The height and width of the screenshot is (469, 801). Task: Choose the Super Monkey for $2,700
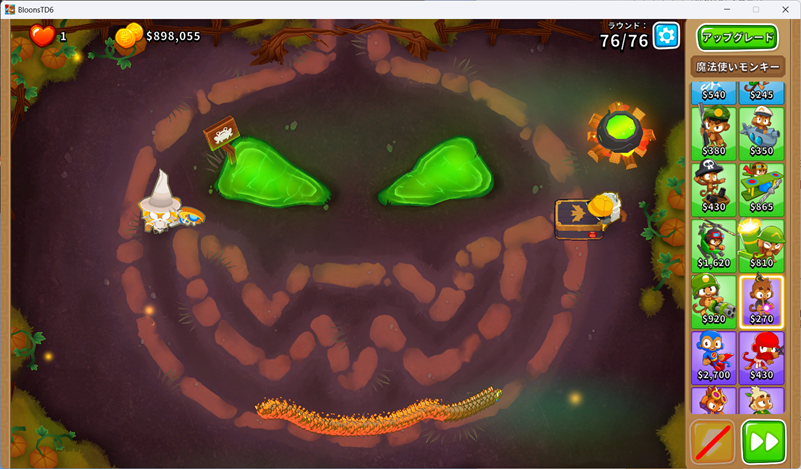714,357
